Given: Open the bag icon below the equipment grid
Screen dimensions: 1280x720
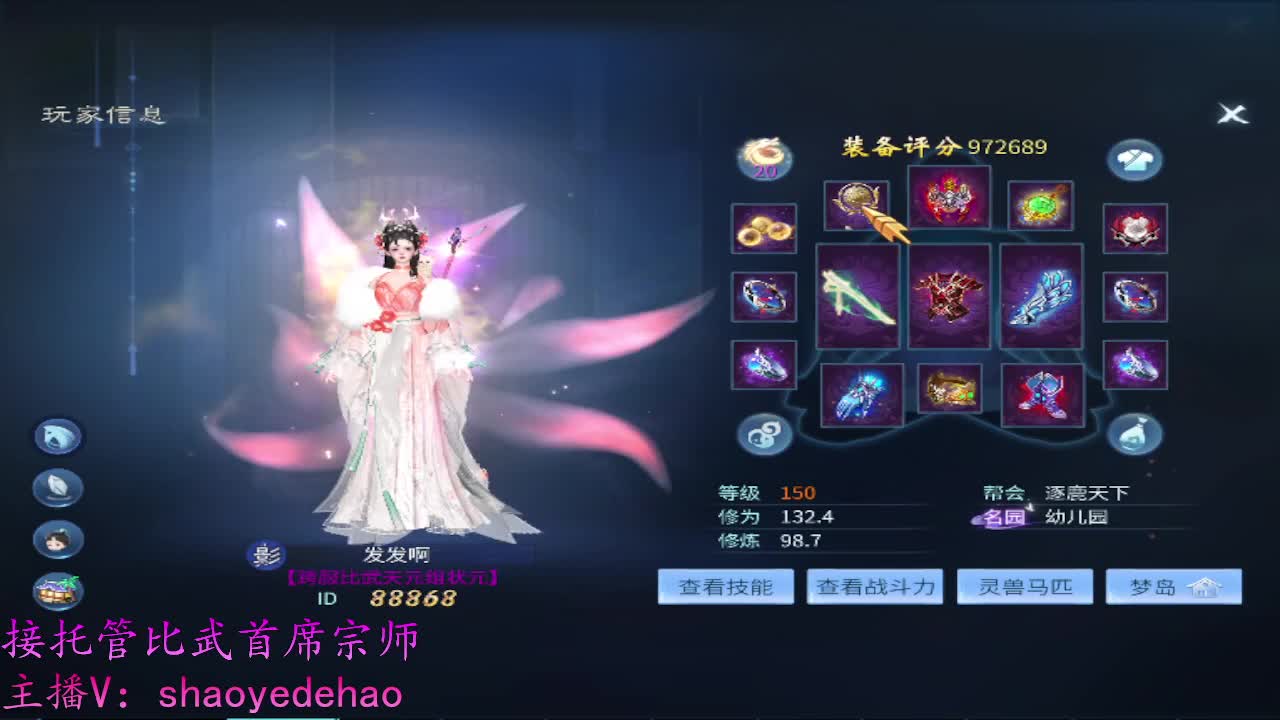Looking at the screenshot, I should (1135, 432).
